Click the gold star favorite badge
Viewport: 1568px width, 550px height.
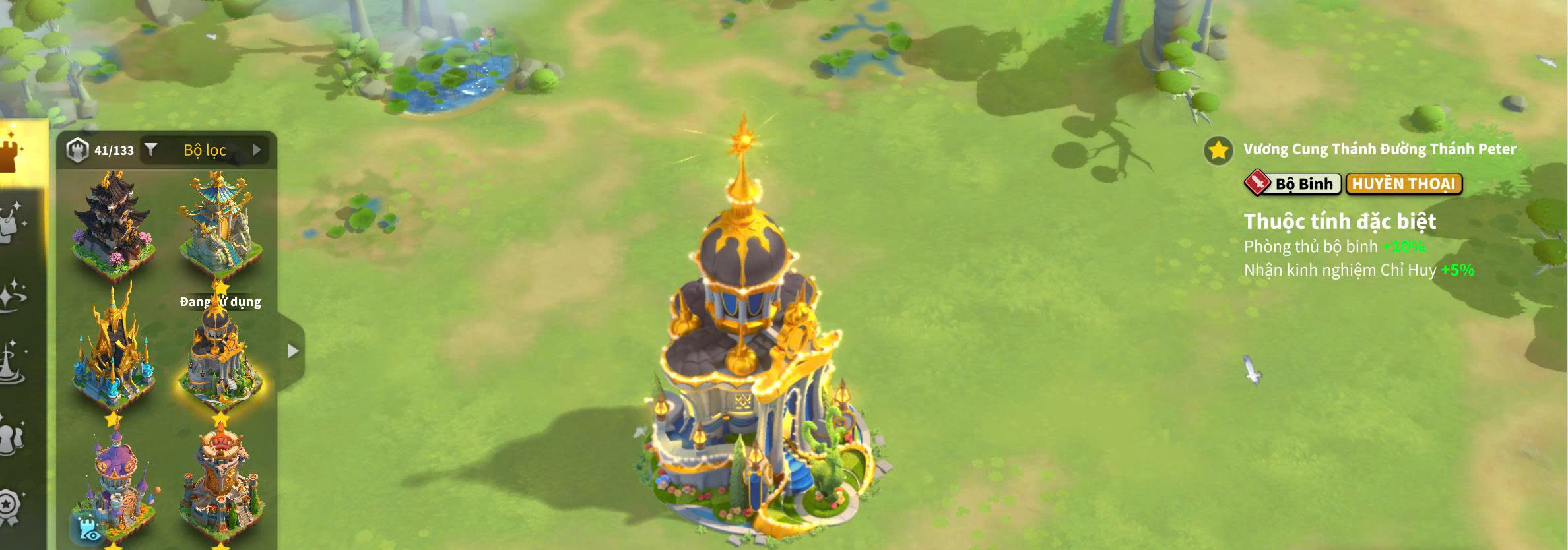(1218, 150)
